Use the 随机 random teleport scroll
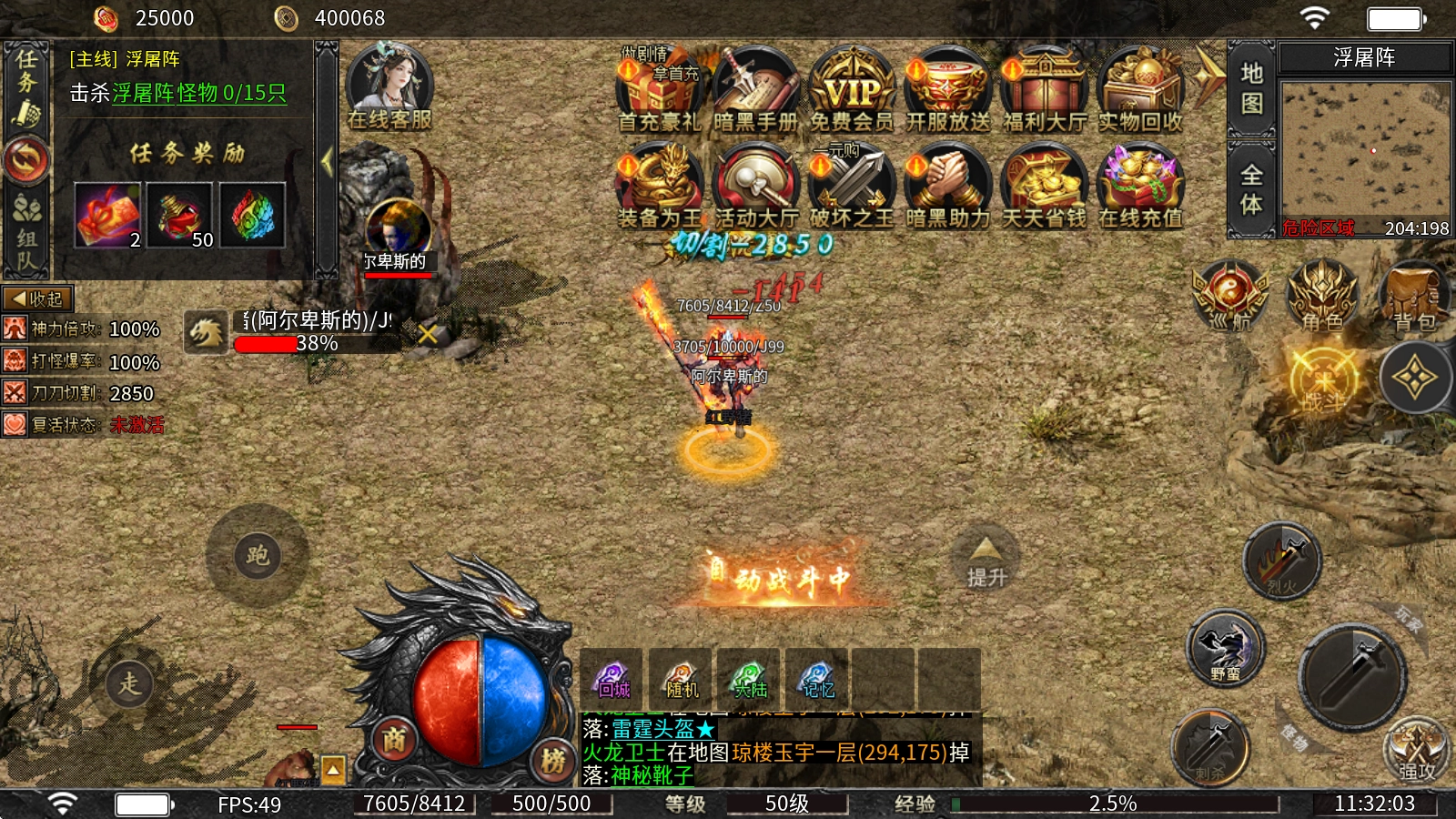Screen dimensions: 1456x819 681,679
